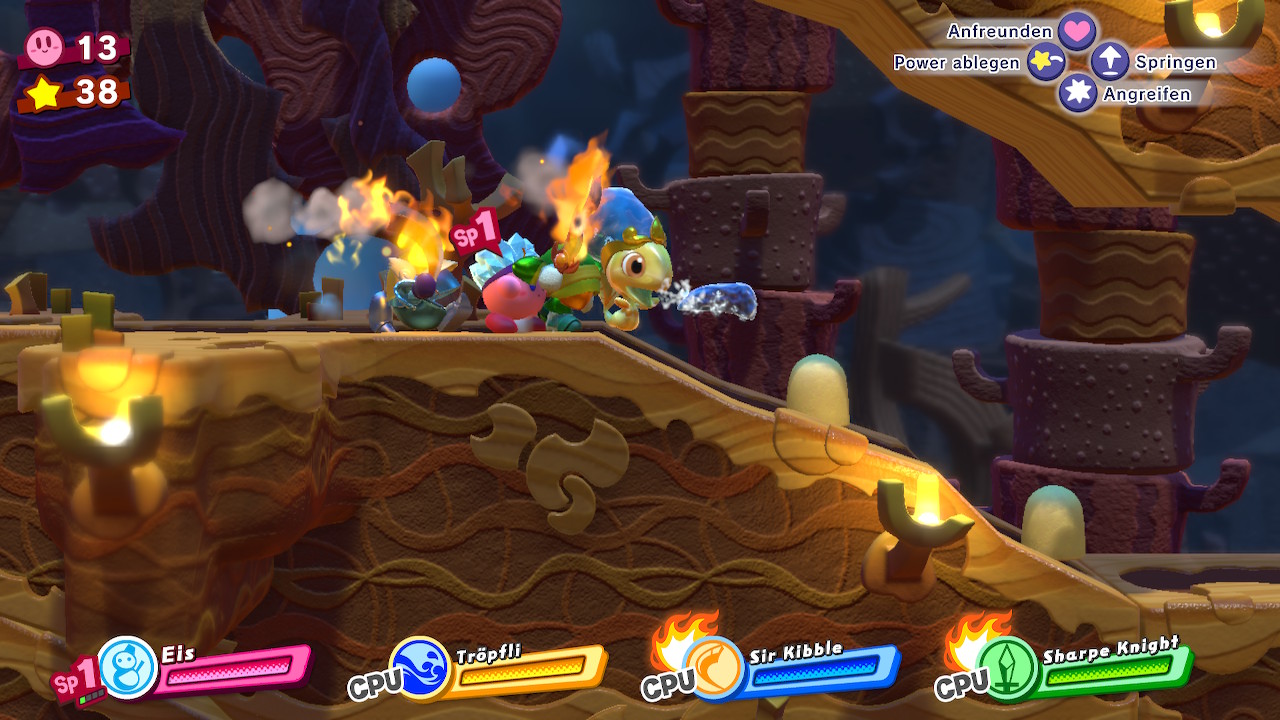1280x720 pixels.
Task: Select Sharpe Knight's green sword icon
Action: click(1008, 667)
